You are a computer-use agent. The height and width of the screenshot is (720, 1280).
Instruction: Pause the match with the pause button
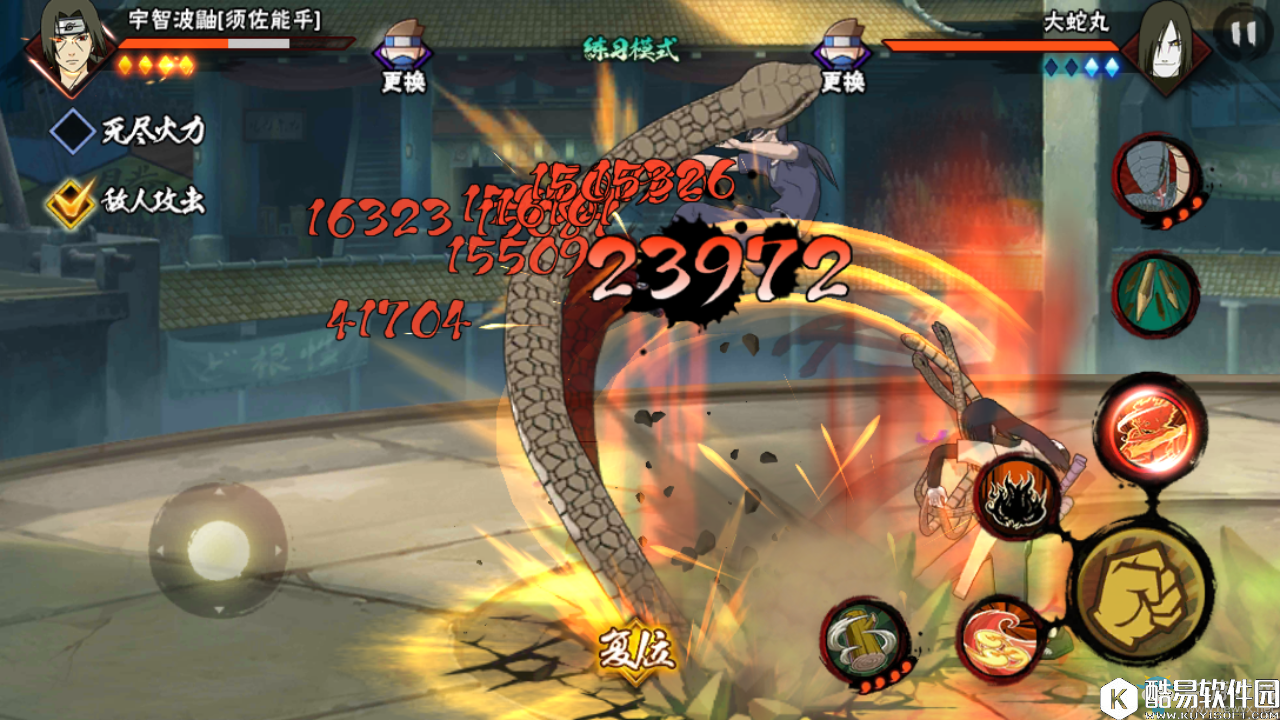(1243, 34)
